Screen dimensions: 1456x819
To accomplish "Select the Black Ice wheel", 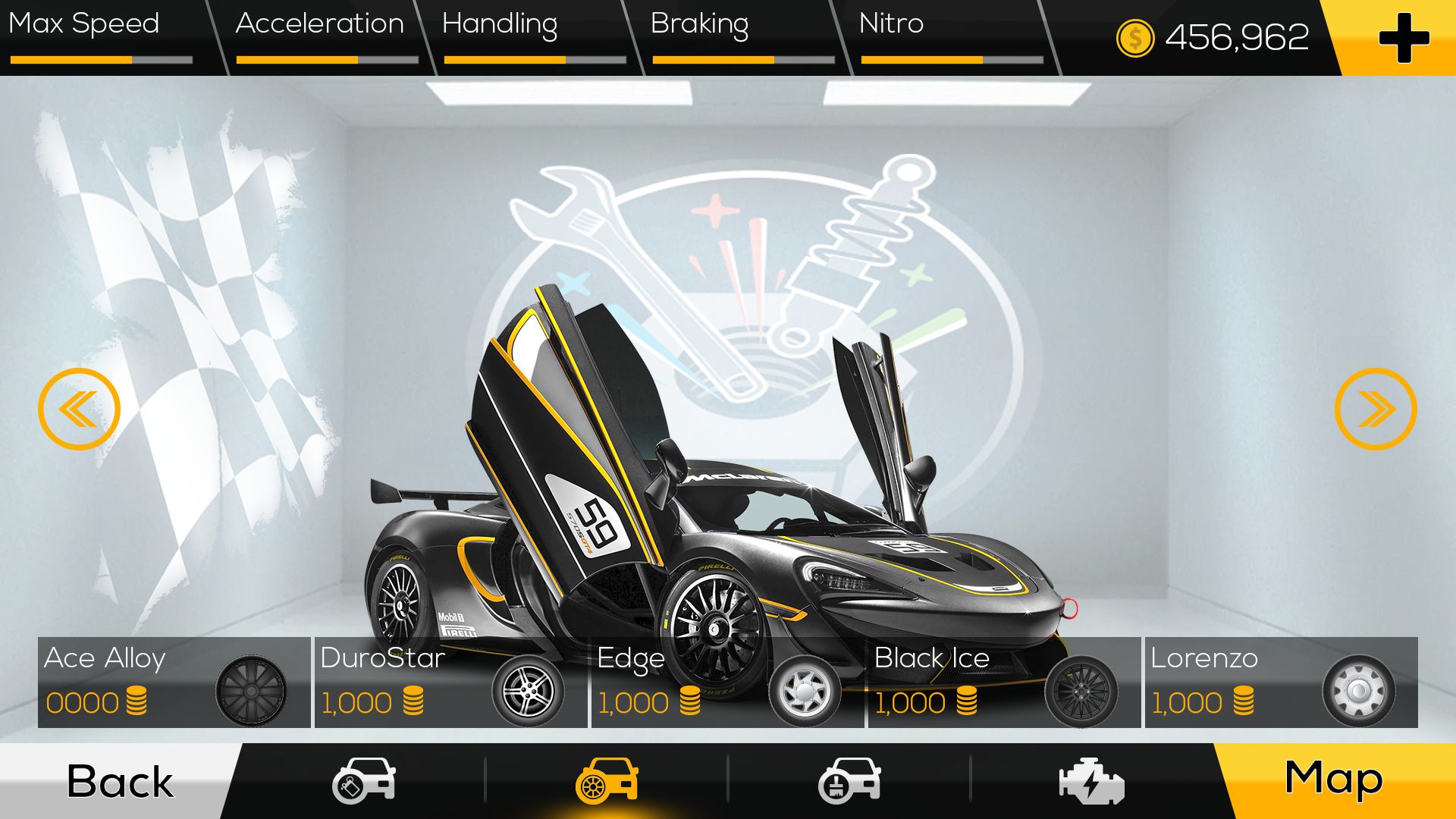I will click(x=1004, y=682).
